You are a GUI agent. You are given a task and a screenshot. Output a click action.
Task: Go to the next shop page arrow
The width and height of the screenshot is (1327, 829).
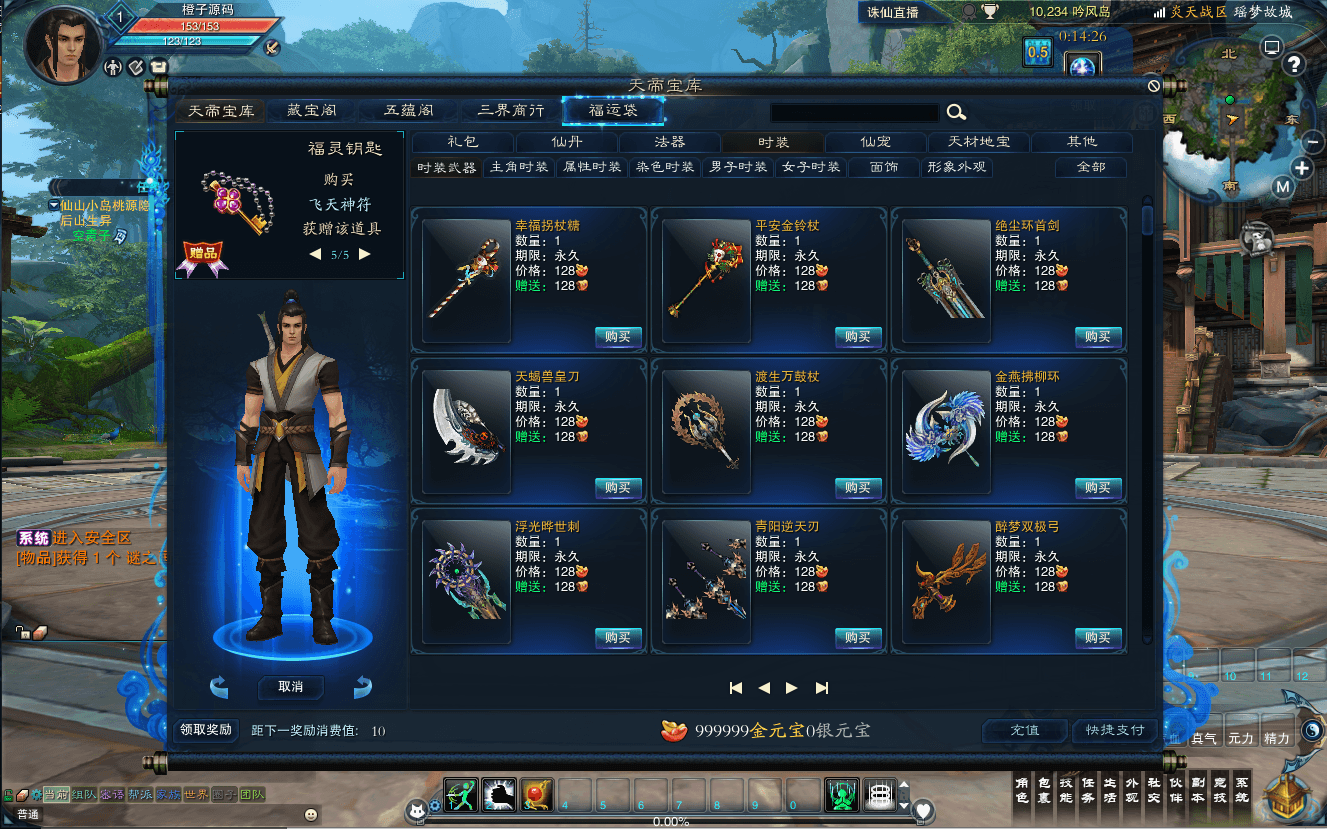click(792, 688)
